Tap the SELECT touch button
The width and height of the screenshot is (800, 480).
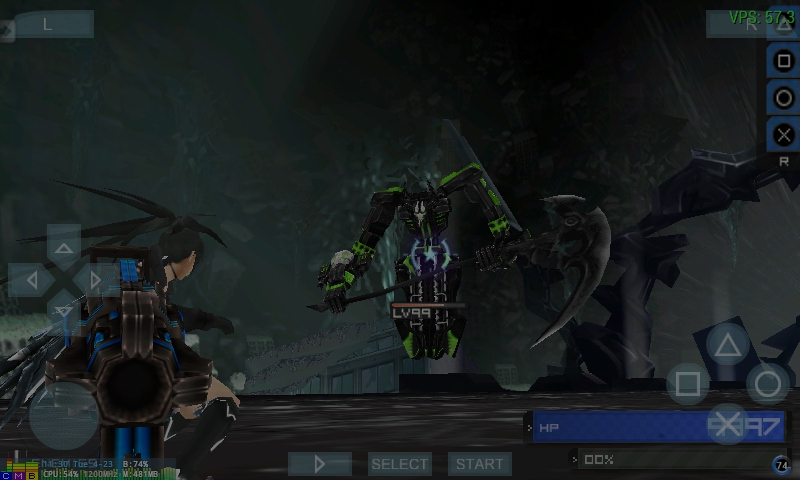click(400, 464)
